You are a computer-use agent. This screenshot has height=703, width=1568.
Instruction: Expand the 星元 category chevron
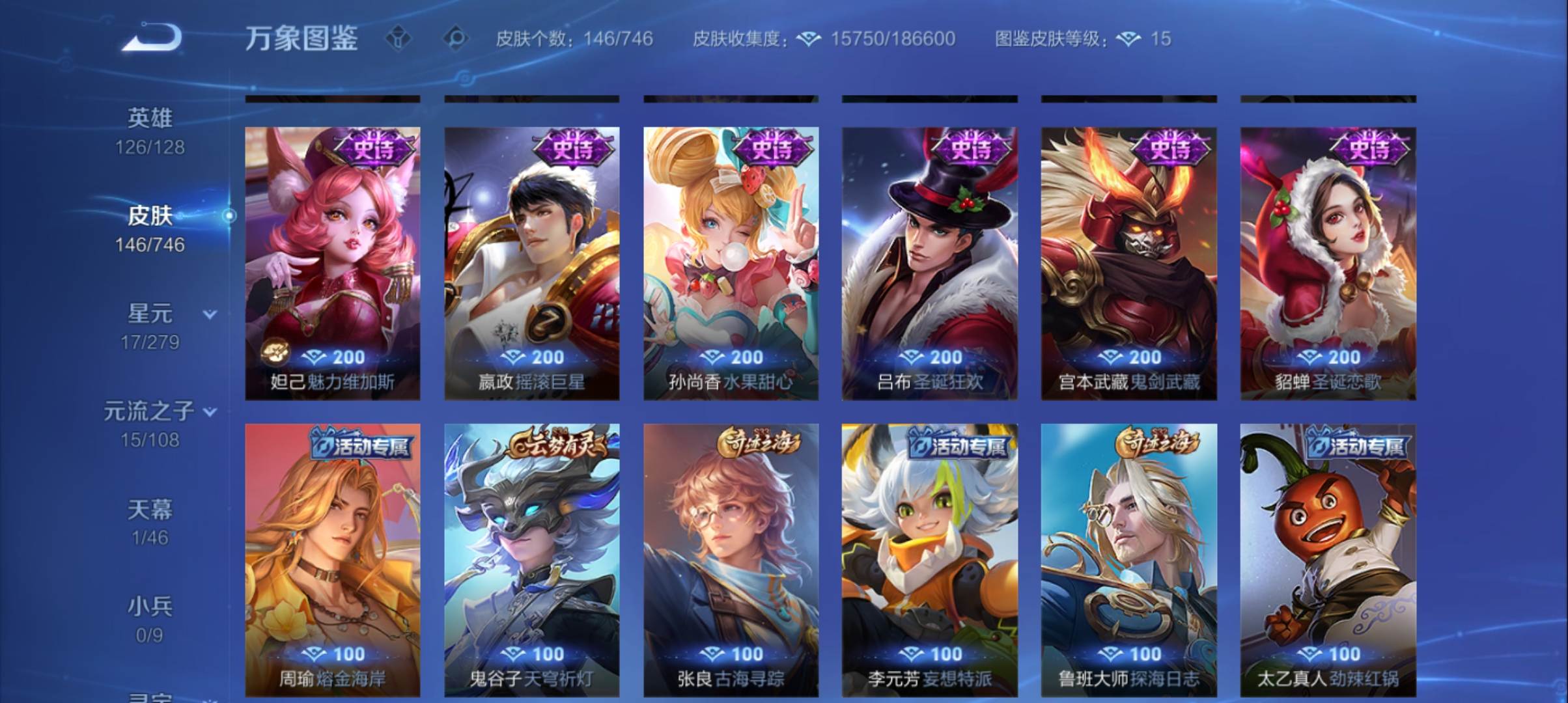point(209,314)
